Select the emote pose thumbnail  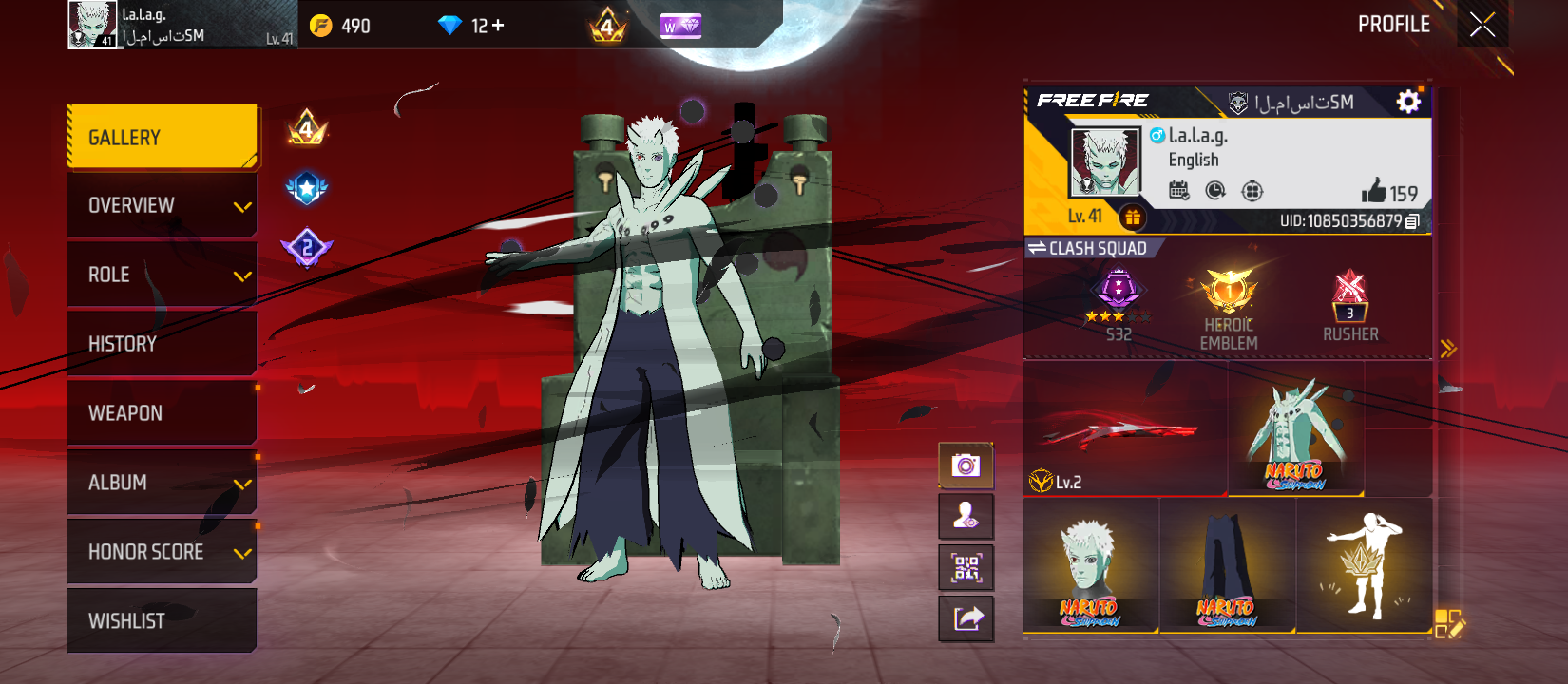(x=1364, y=566)
